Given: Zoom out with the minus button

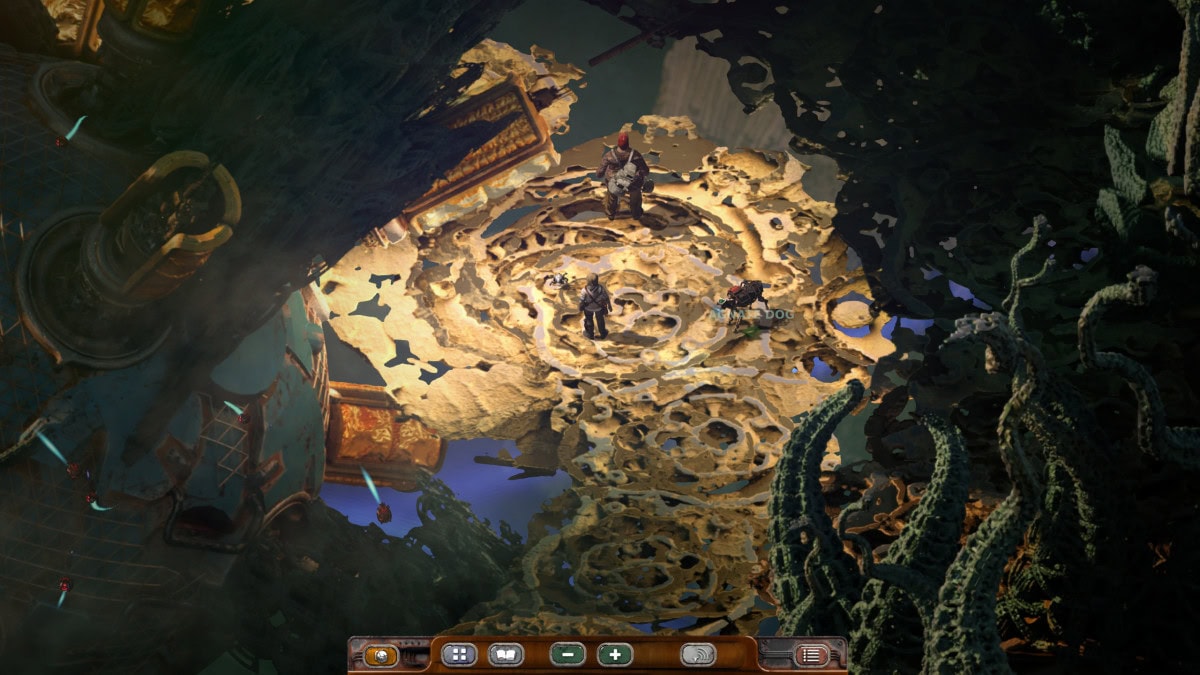Looking at the screenshot, I should [567, 655].
